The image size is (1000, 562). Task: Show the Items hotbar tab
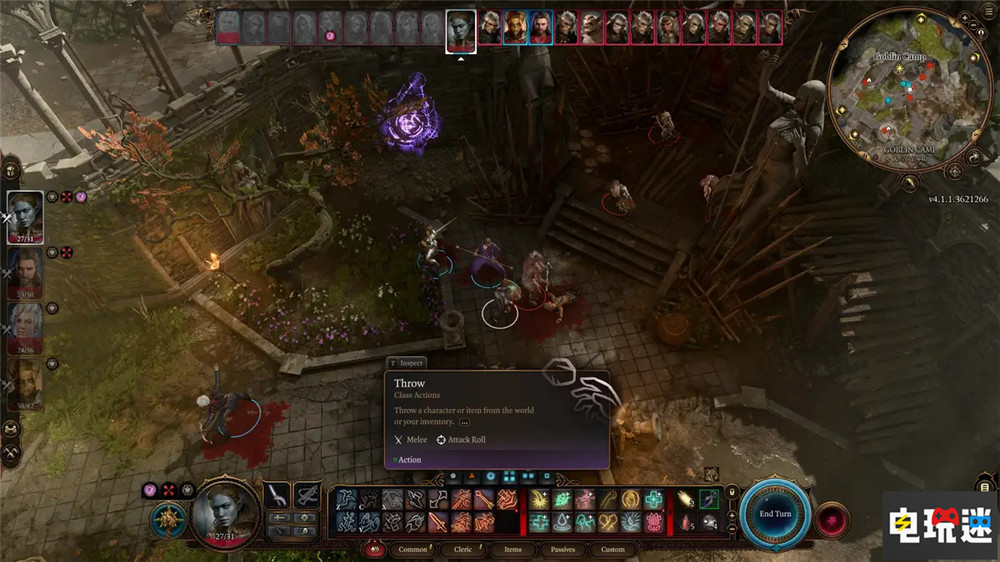pyautogui.click(x=512, y=549)
